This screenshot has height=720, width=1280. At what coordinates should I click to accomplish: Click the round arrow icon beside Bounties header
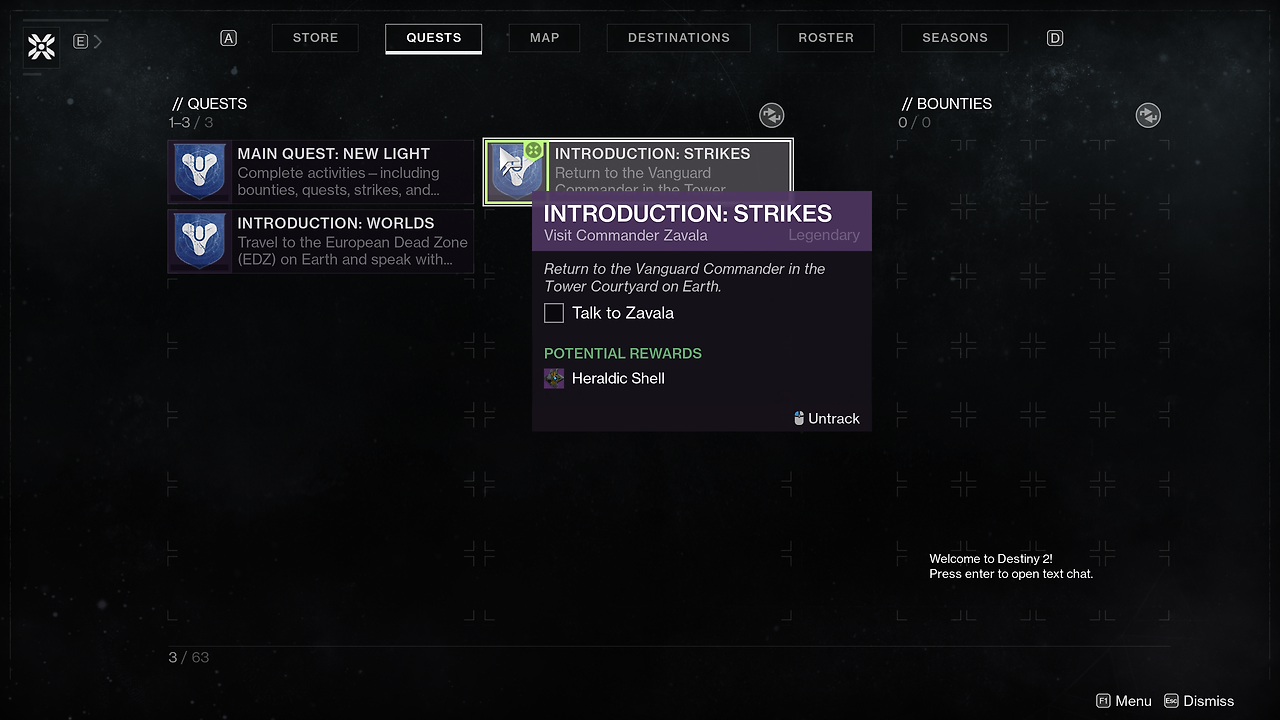click(1148, 115)
